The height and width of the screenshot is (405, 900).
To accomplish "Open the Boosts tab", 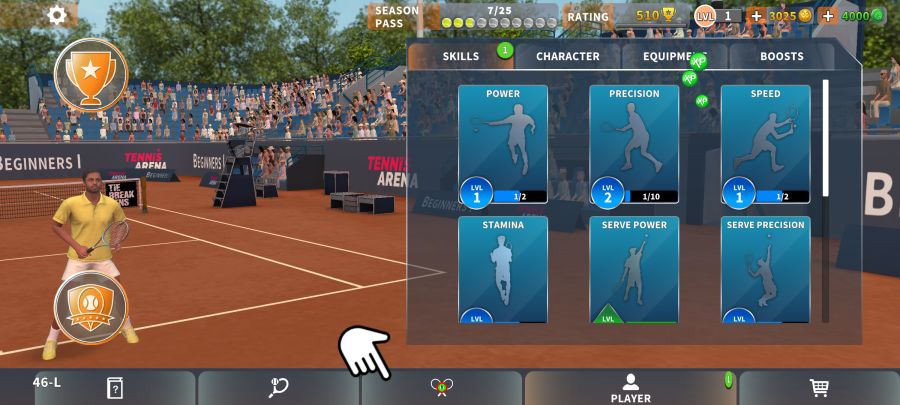I will (x=781, y=57).
